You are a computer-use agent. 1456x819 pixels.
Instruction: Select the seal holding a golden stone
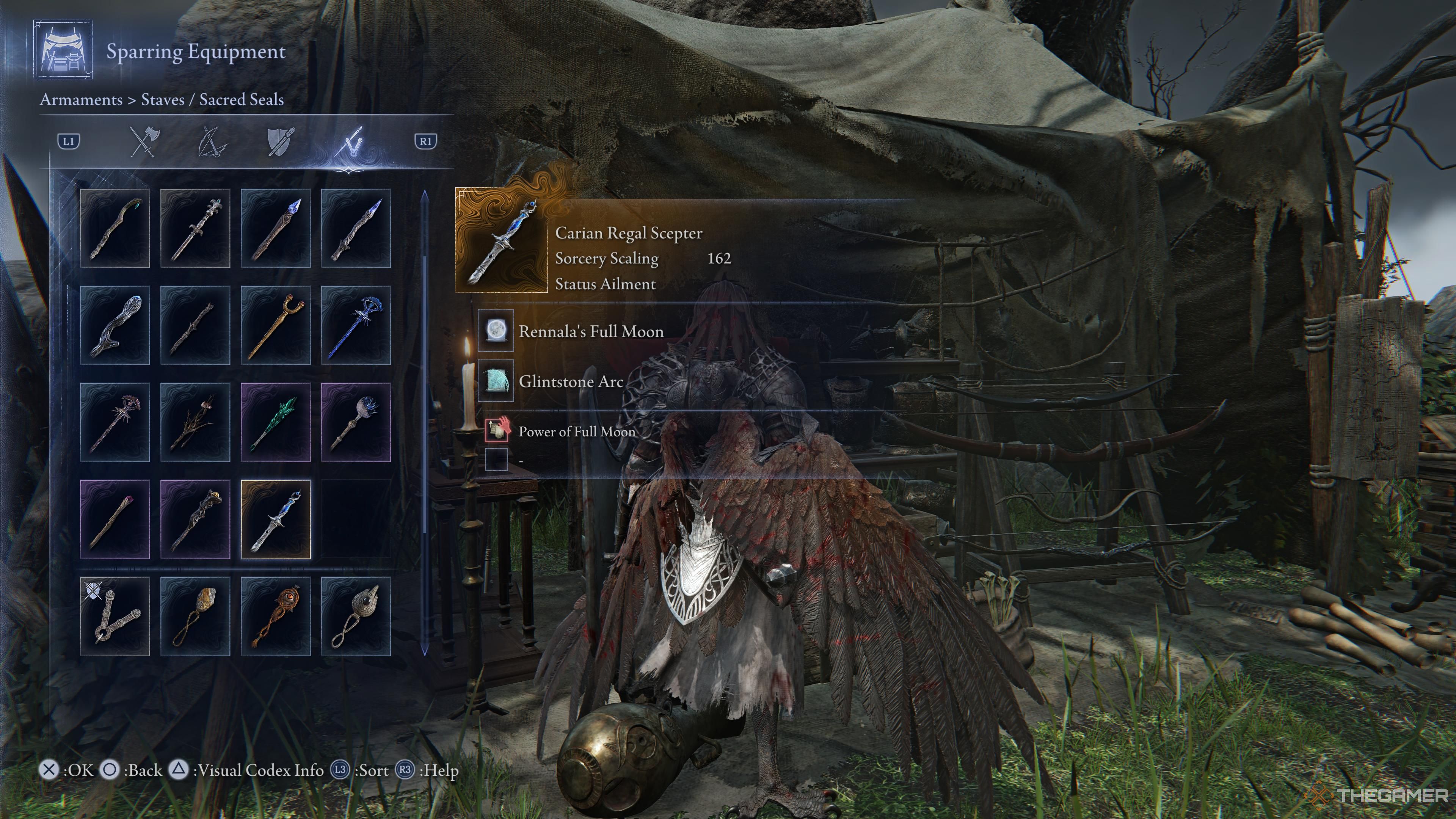(x=195, y=616)
